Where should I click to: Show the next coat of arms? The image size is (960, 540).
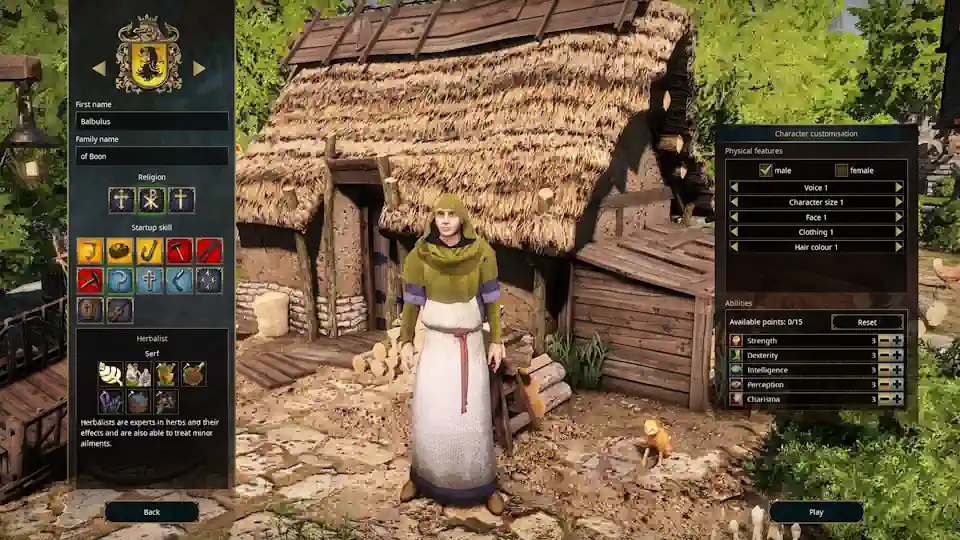199,68
